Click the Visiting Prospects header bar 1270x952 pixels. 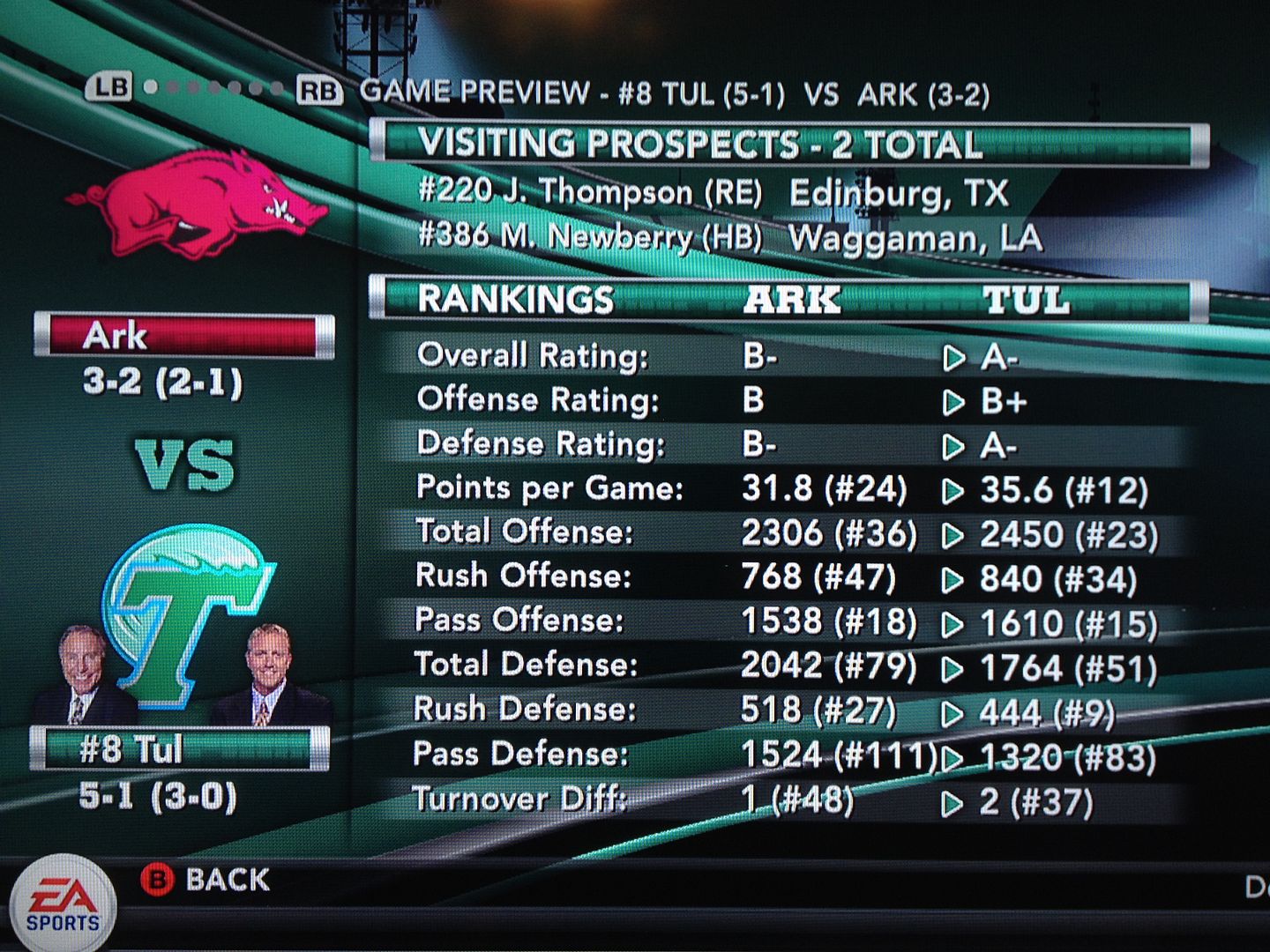[x=788, y=144]
